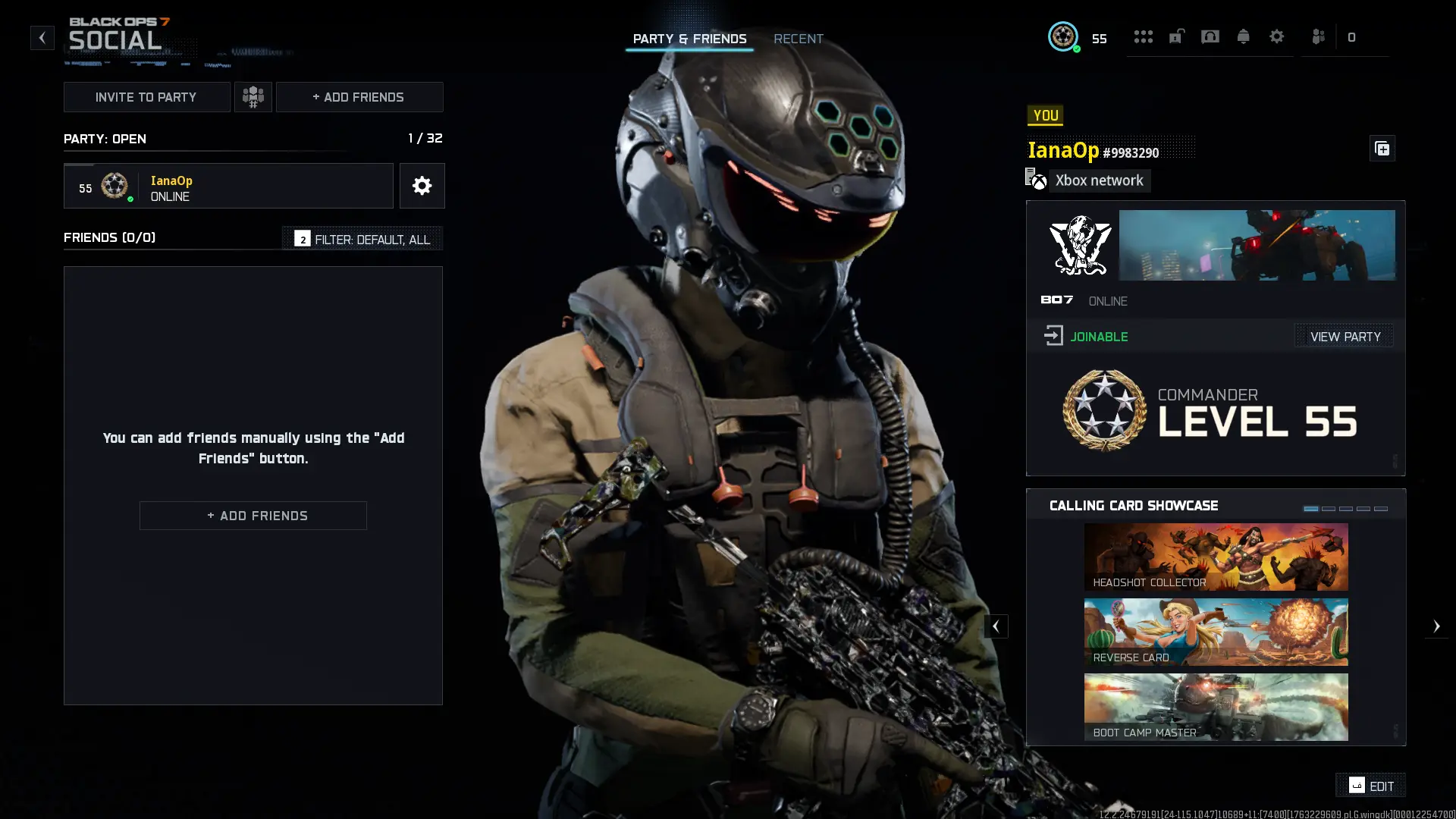The image size is (1456, 819).
Task: Open voice chat headset settings
Action: (1210, 36)
